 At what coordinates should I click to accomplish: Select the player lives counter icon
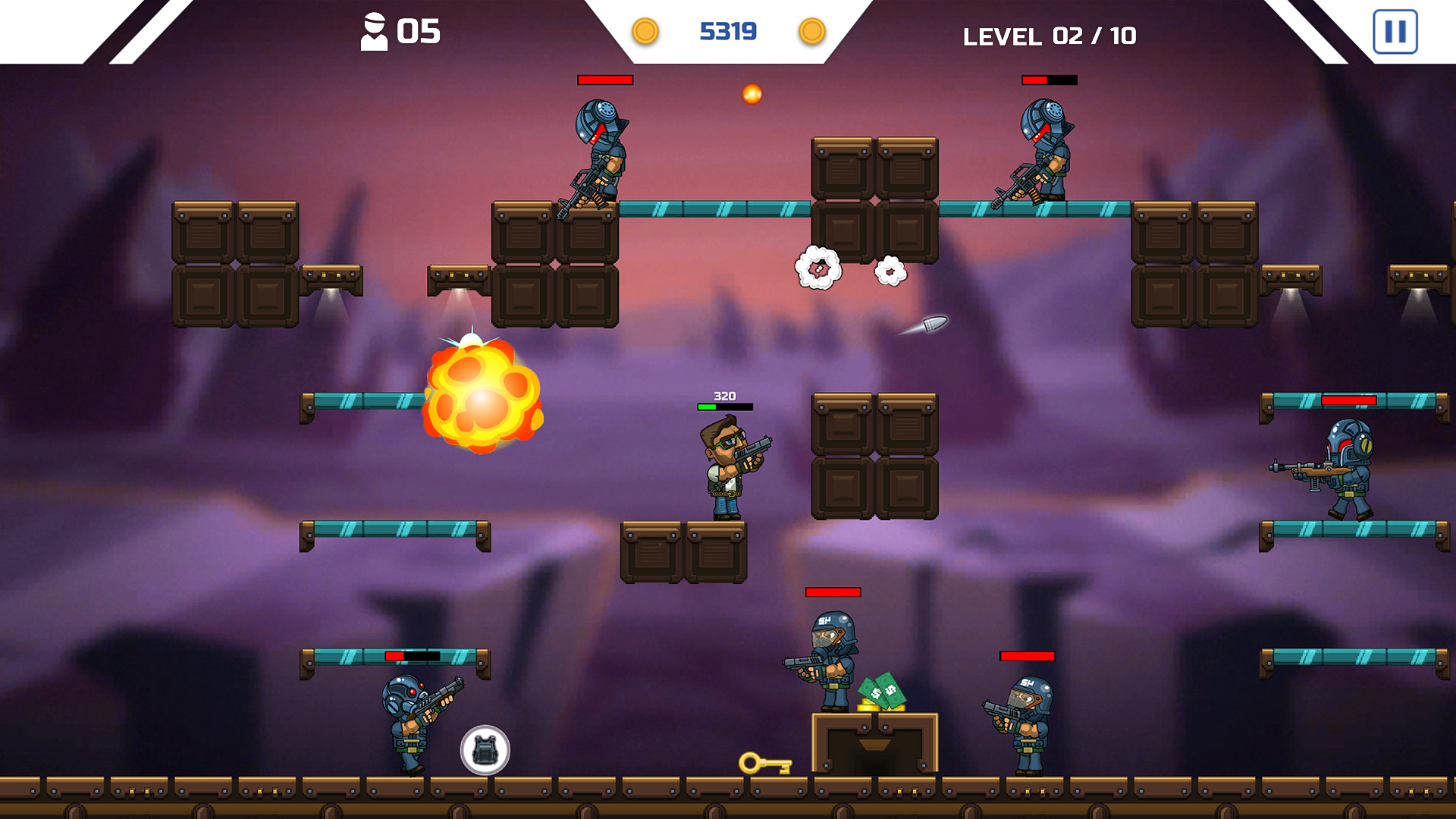375,30
